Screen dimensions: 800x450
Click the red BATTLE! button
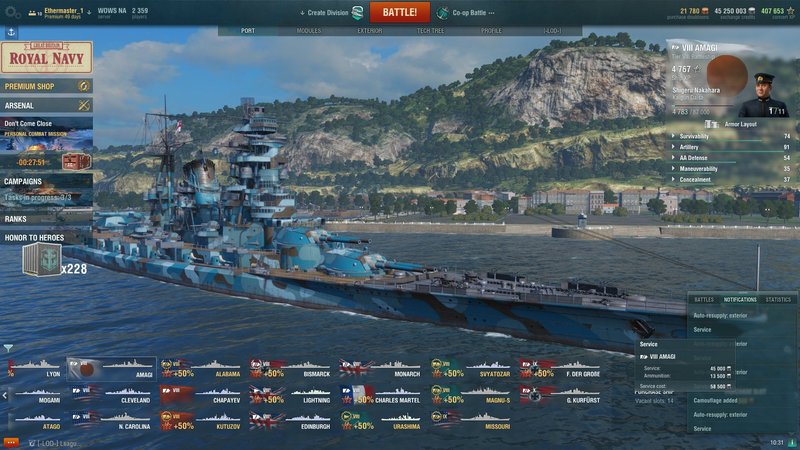pyautogui.click(x=400, y=12)
